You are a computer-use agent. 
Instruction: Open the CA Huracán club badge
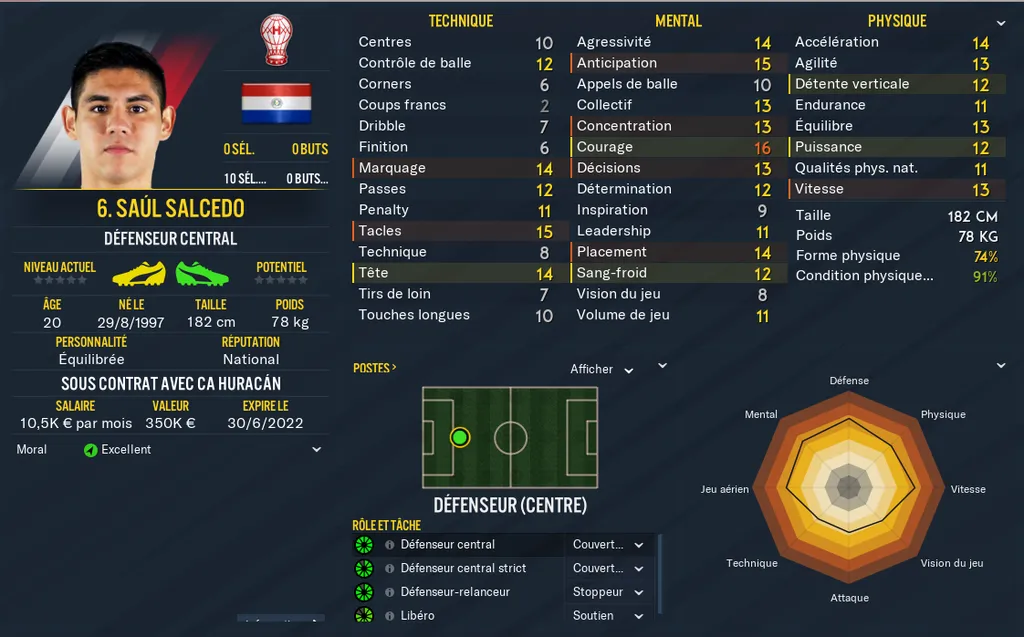275,40
